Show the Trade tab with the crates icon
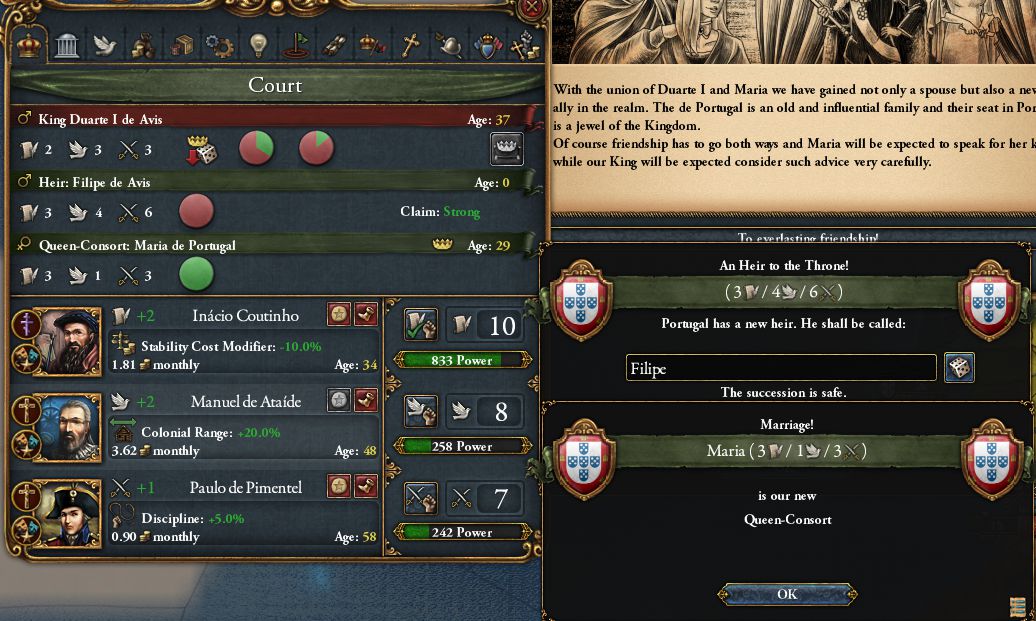1036x621 pixels. pos(182,45)
